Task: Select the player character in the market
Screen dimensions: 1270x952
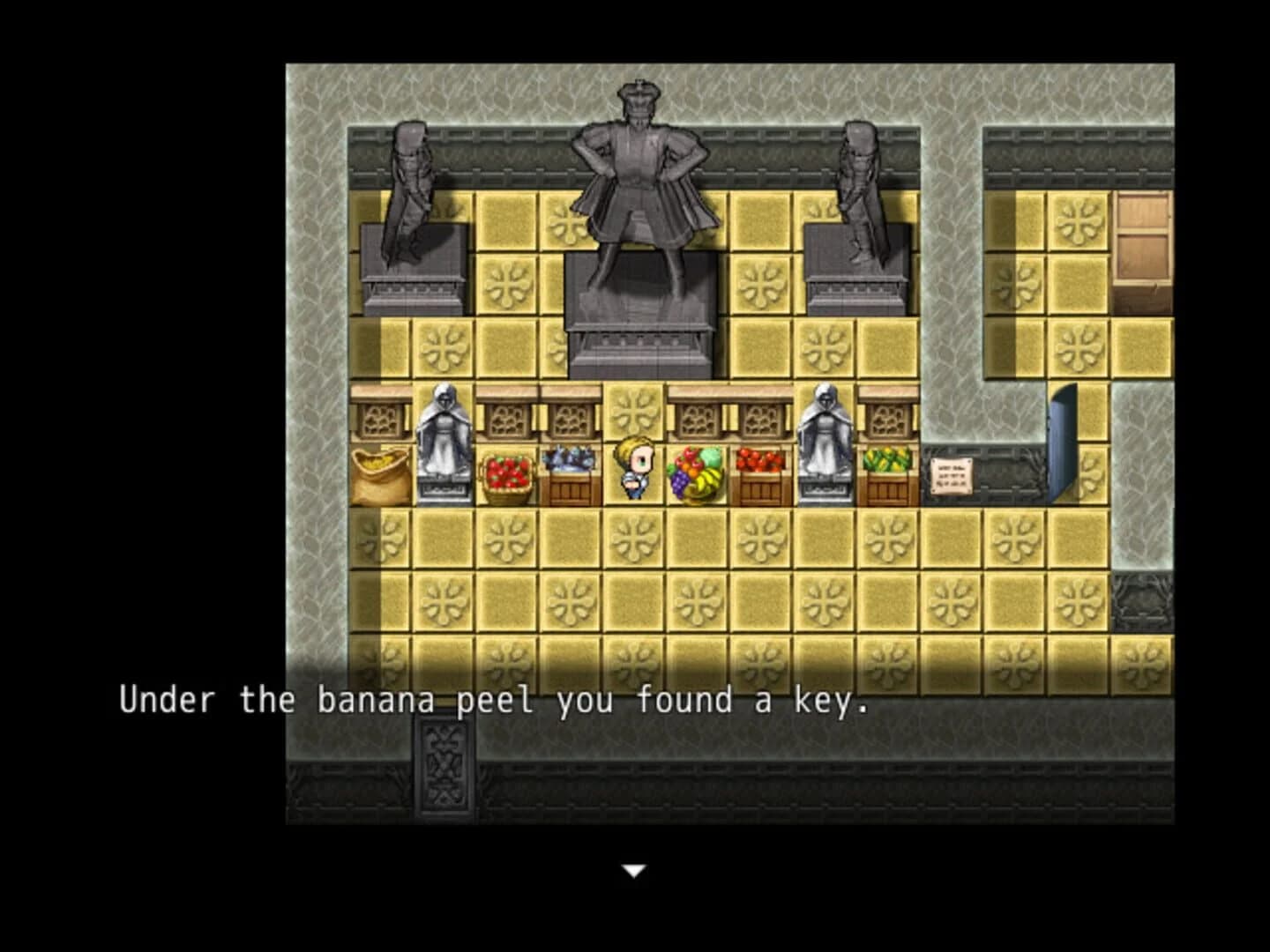Action: pos(635,467)
